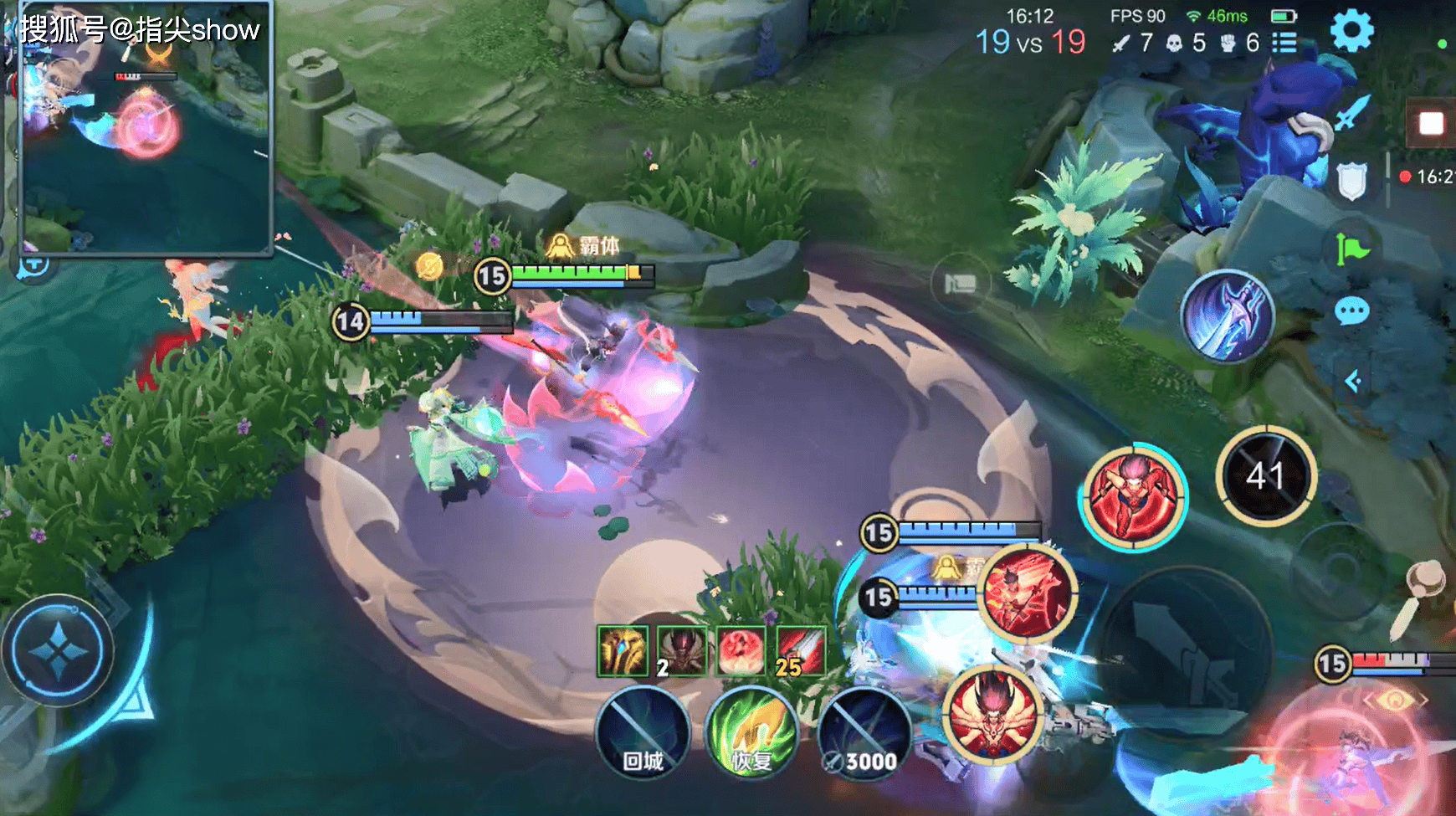Open the scoreboard list icon
This screenshot has height=816, width=1456.
1284,42
